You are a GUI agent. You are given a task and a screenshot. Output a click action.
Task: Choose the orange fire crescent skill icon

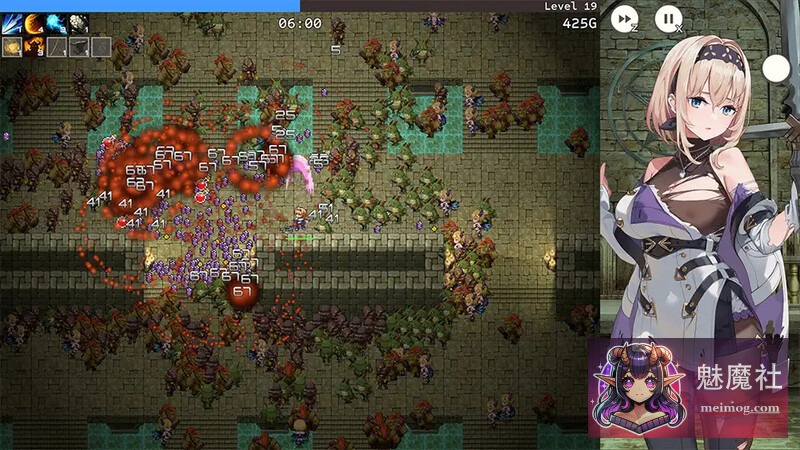34,24
